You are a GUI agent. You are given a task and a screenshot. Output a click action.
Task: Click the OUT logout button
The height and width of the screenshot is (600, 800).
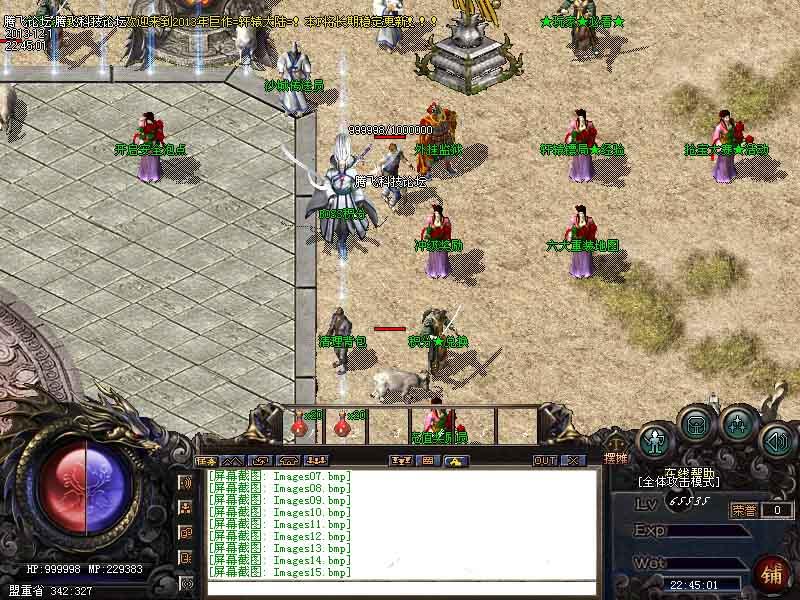click(x=544, y=461)
